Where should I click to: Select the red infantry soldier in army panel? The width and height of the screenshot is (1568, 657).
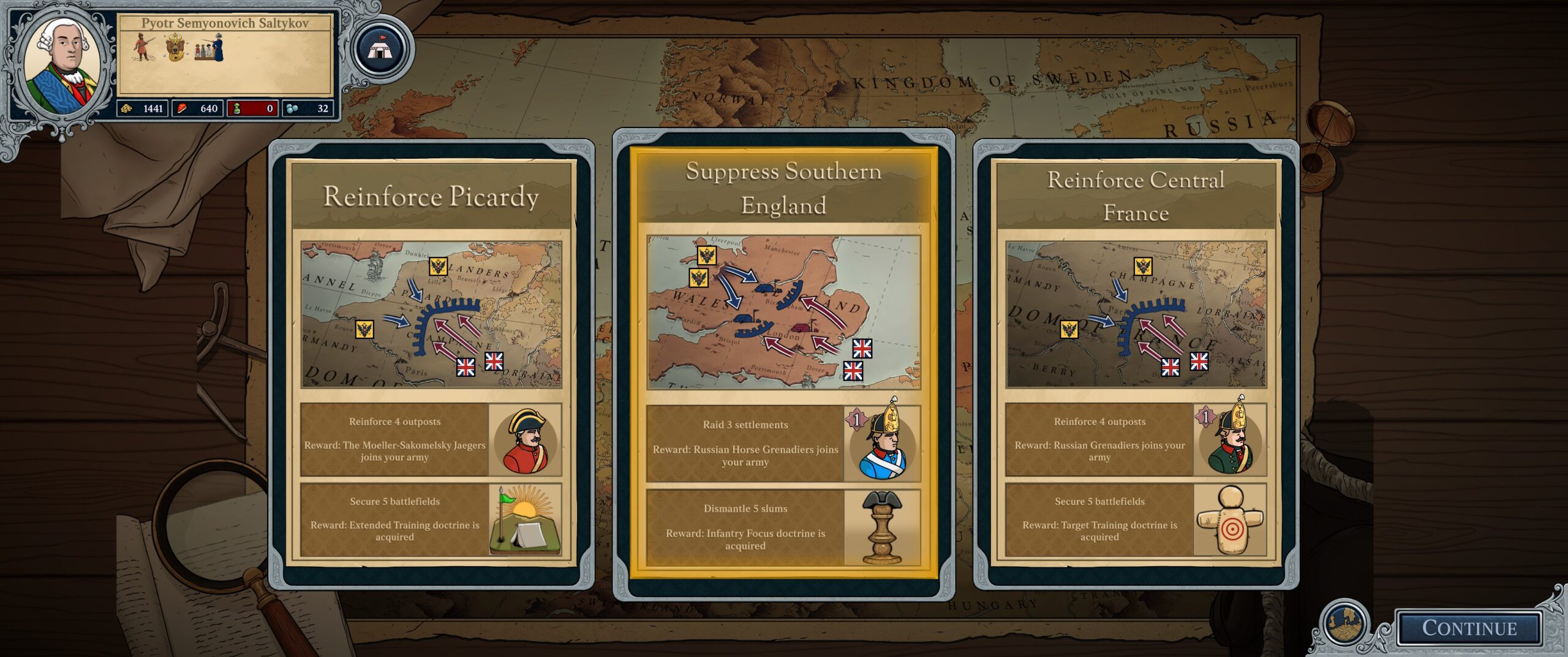pyautogui.click(x=143, y=48)
